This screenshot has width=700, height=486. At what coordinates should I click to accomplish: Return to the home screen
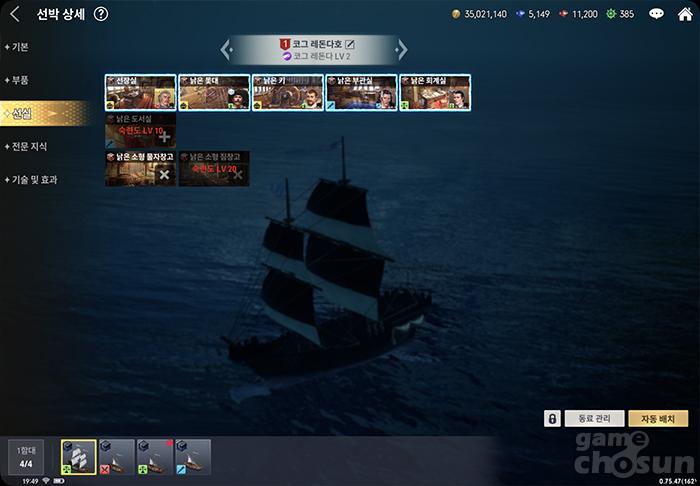pyautogui.click(x=685, y=14)
